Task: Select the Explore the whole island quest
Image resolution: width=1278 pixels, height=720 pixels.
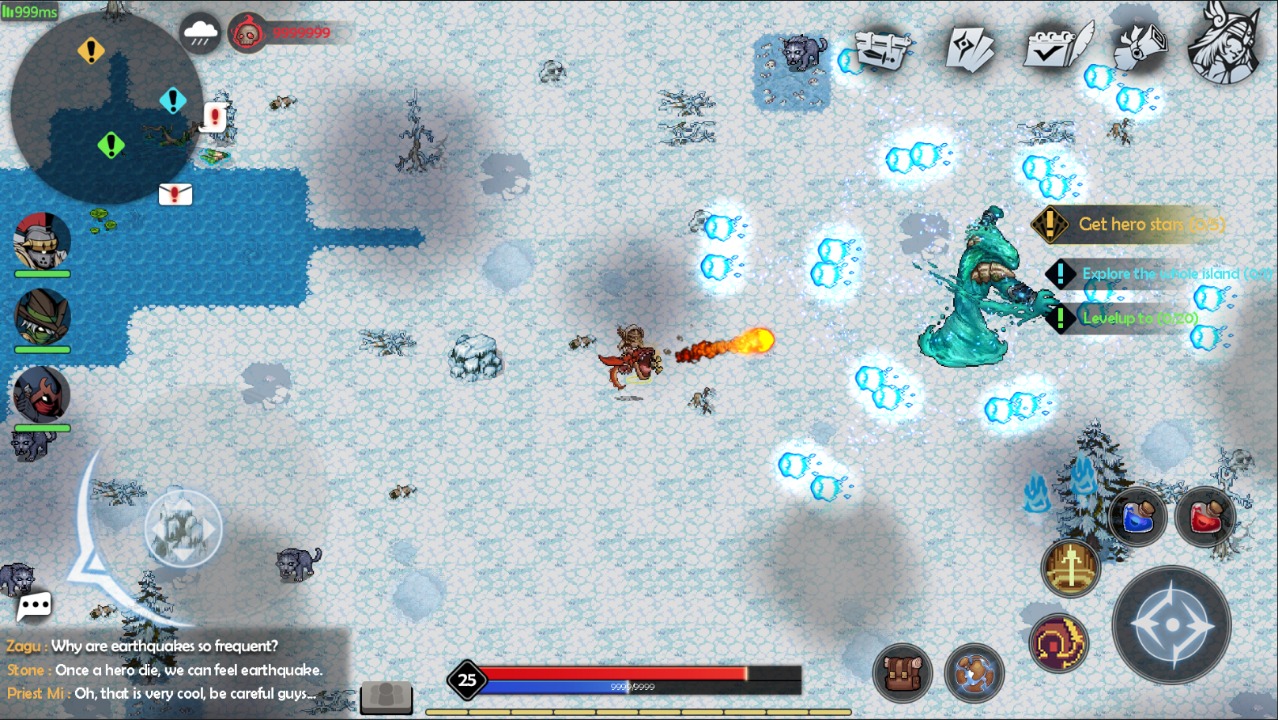Action: [x=1160, y=274]
